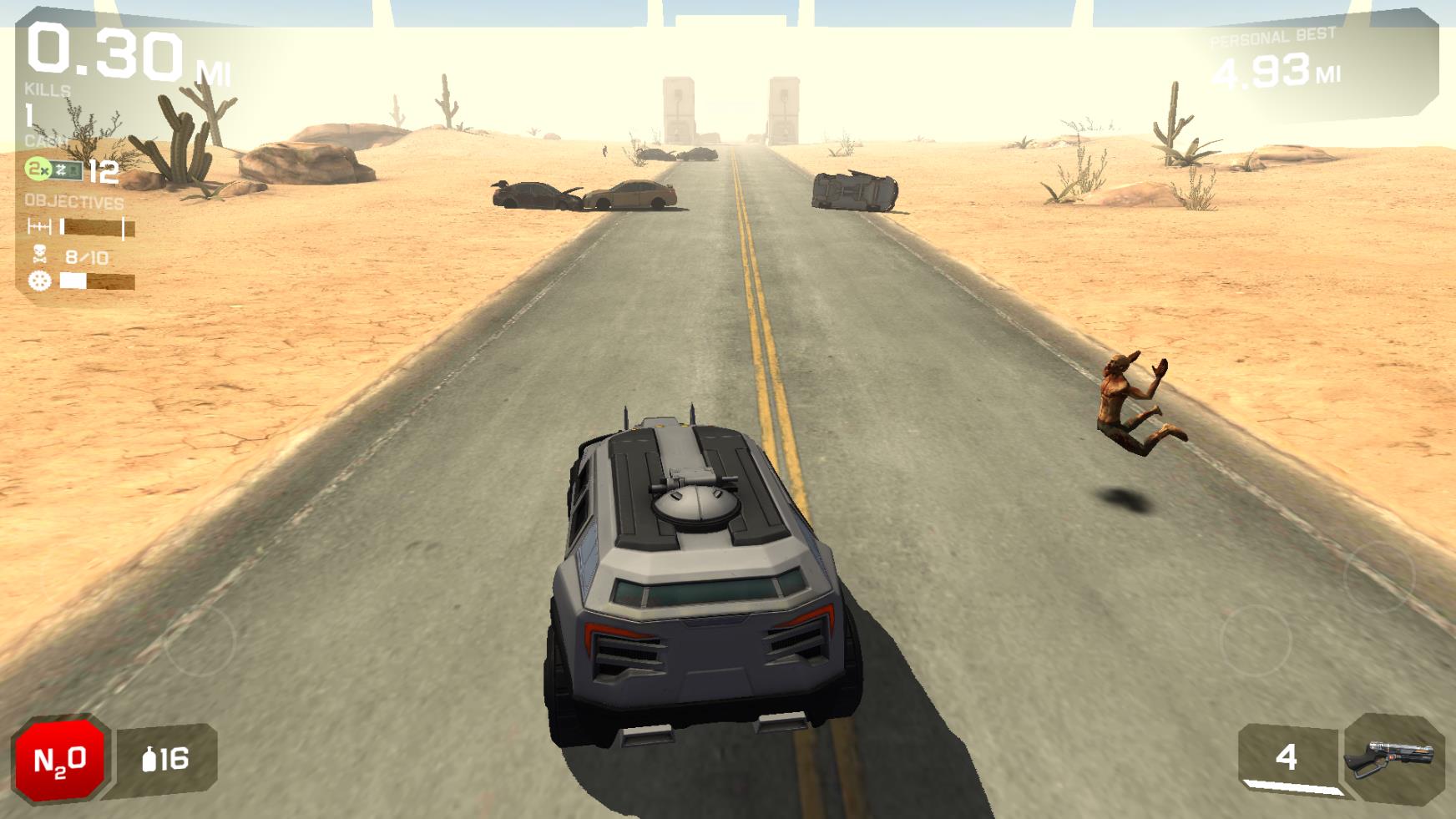Click the distance objective progress bar

[96, 227]
